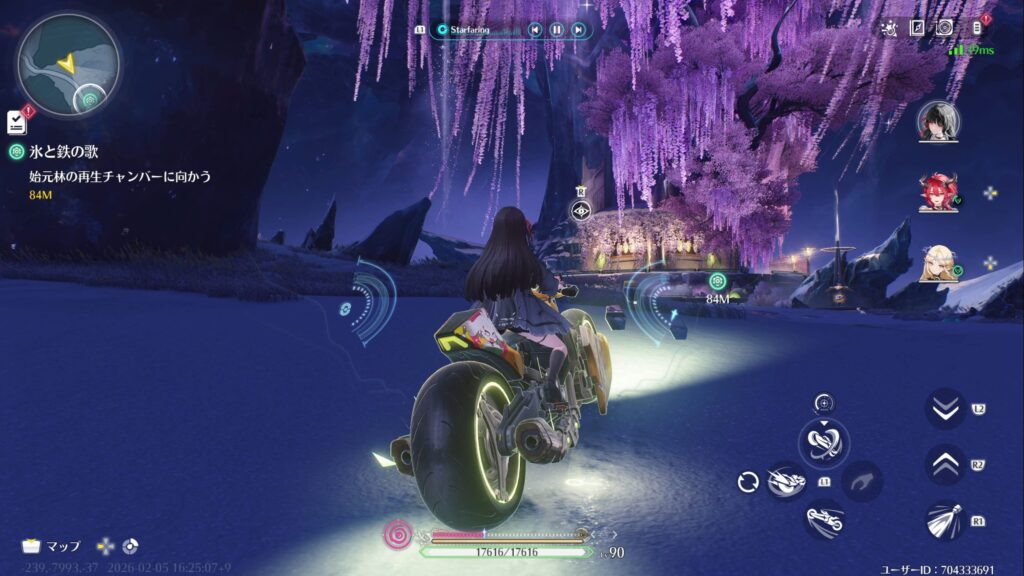Activate the swirling heart vehicle skill
Image resolution: width=1024 pixels, height=576 pixels.
pyautogui.click(x=824, y=443)
